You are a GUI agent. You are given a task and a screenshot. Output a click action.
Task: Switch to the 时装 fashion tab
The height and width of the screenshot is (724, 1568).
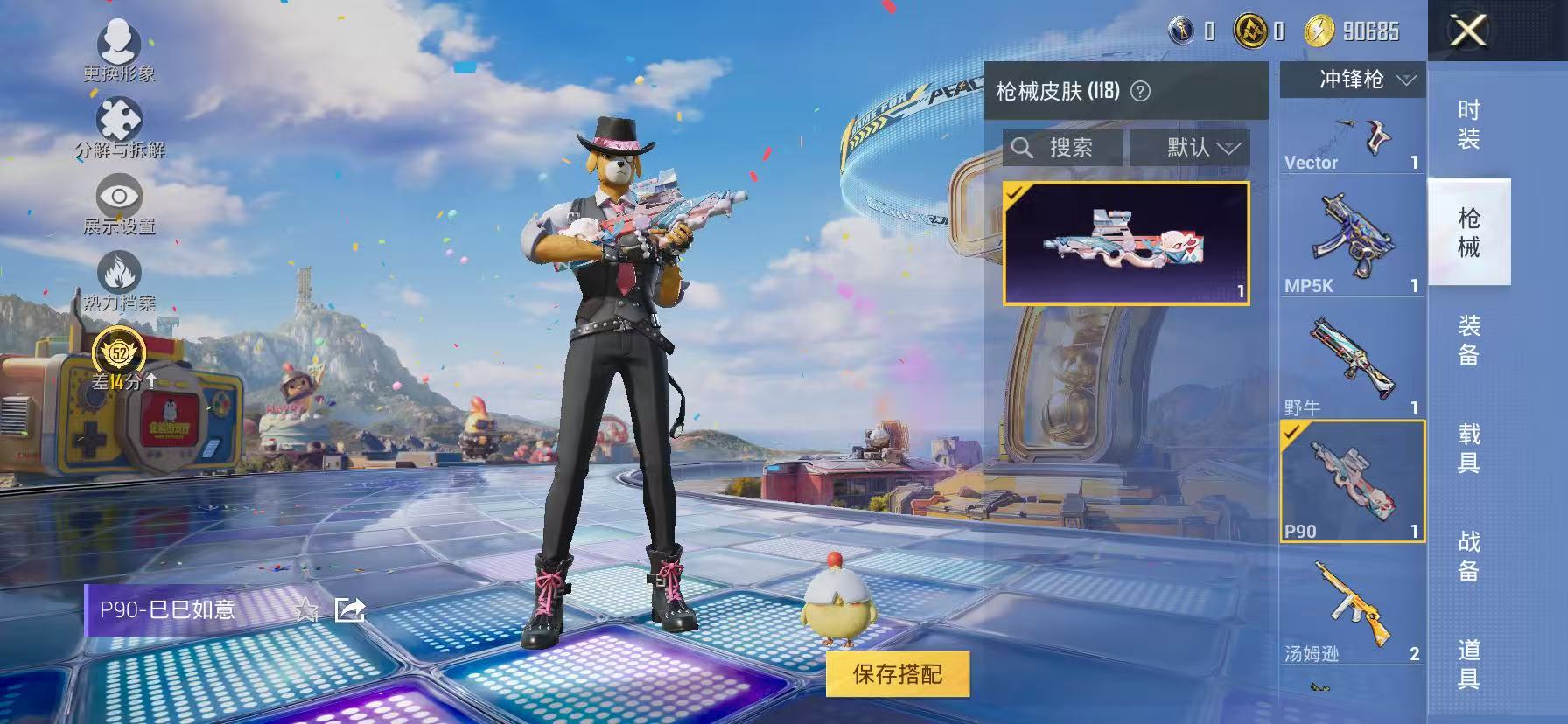[x=1469, y=122]
